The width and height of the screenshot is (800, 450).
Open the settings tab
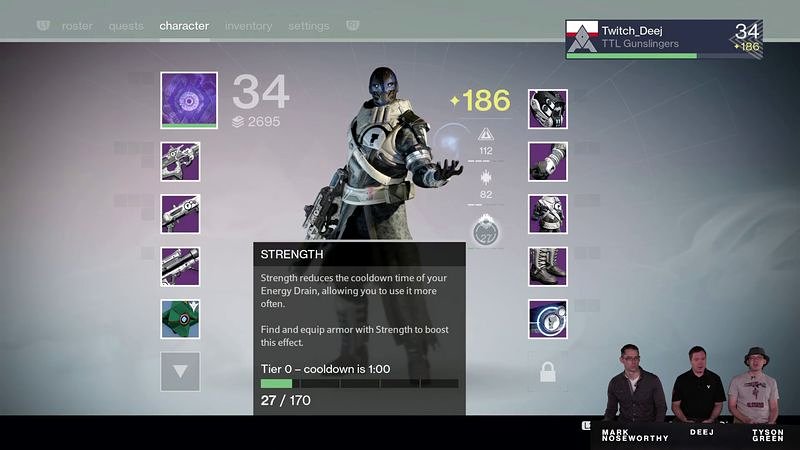(309, 26)
